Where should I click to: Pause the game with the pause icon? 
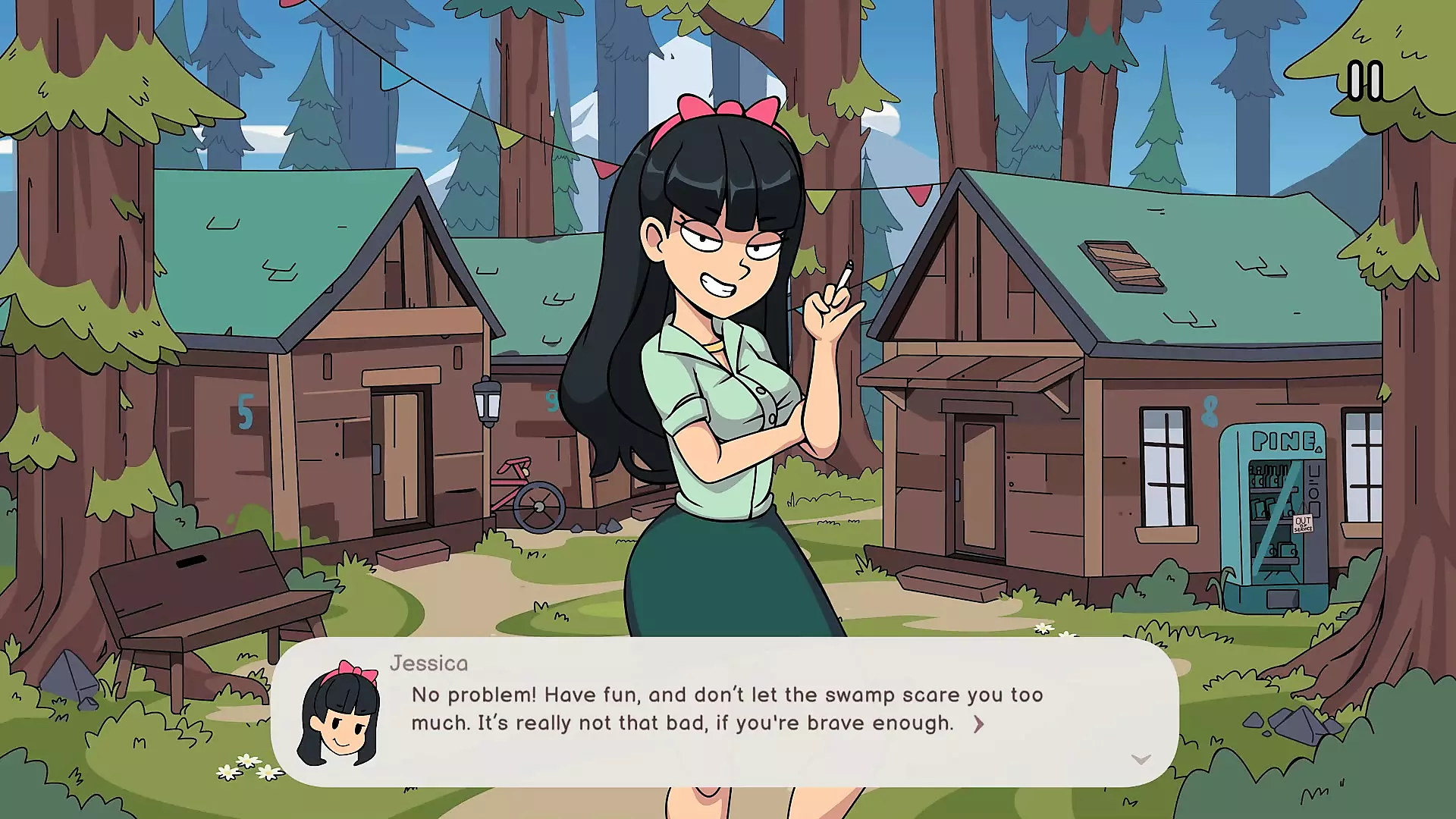click(1364, 81)
